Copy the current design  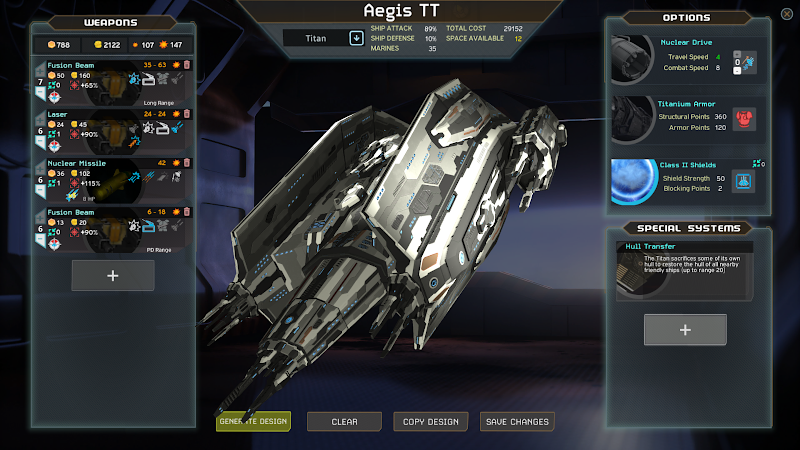430,421
